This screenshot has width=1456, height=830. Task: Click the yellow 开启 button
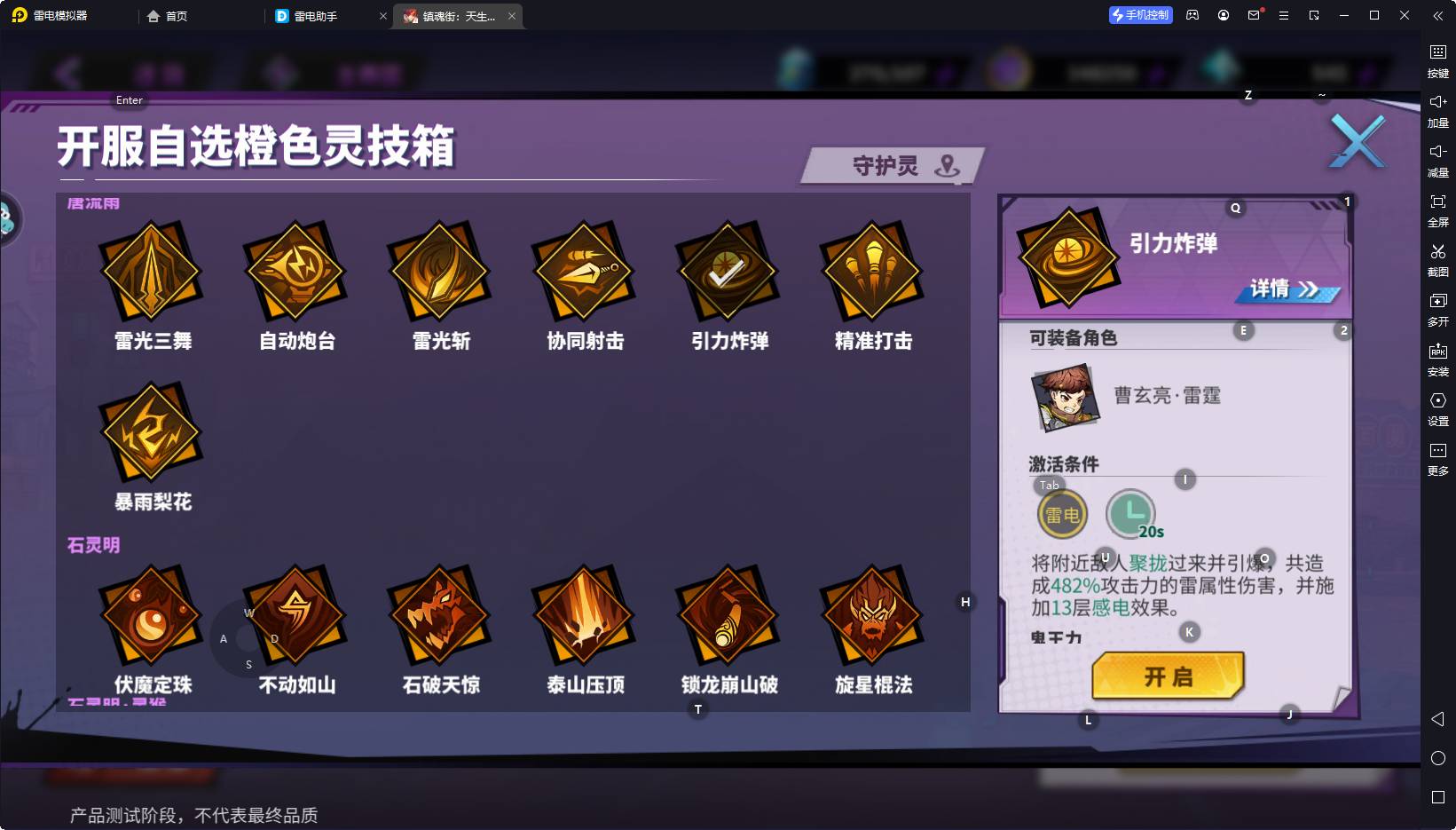click(x=1168, y=676)
